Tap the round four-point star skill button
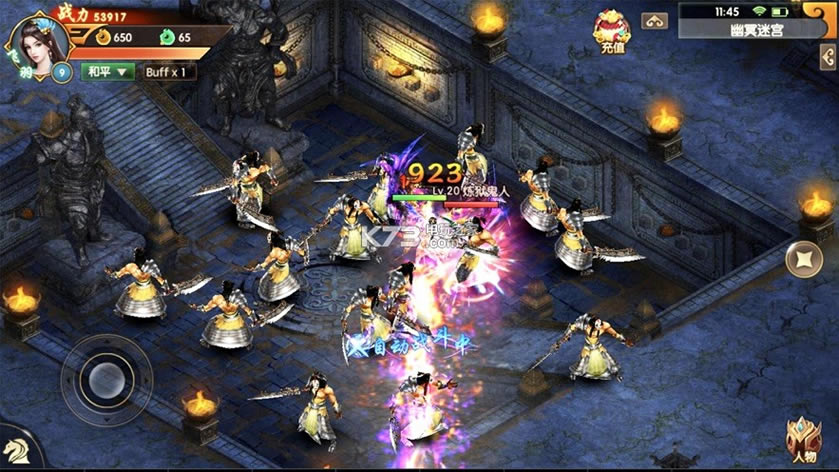The image size is (839, 472). coord(804,261)
